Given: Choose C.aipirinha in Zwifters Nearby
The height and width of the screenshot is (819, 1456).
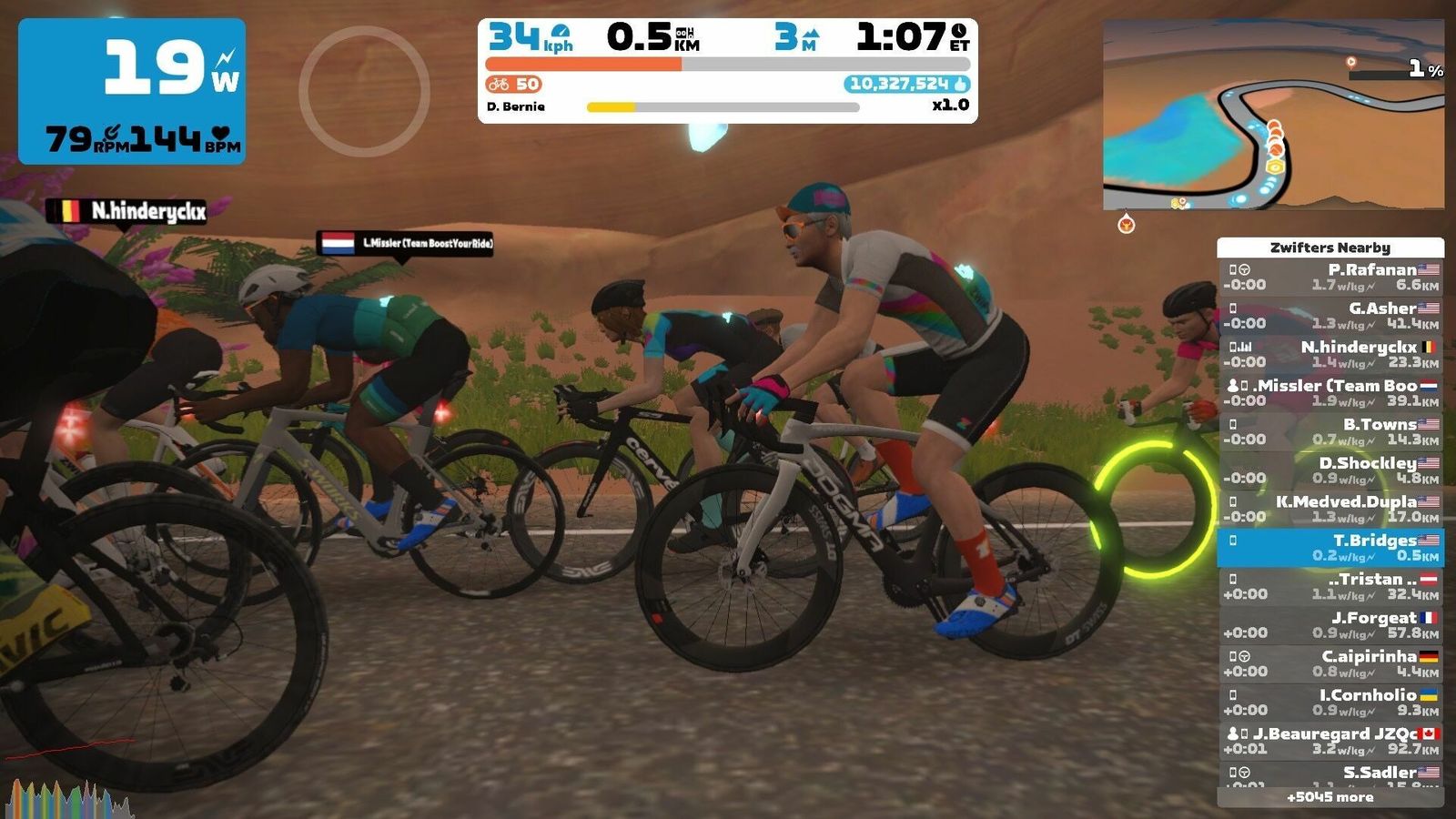Looking at the screenshot, I should click(x=1330, y=663).
